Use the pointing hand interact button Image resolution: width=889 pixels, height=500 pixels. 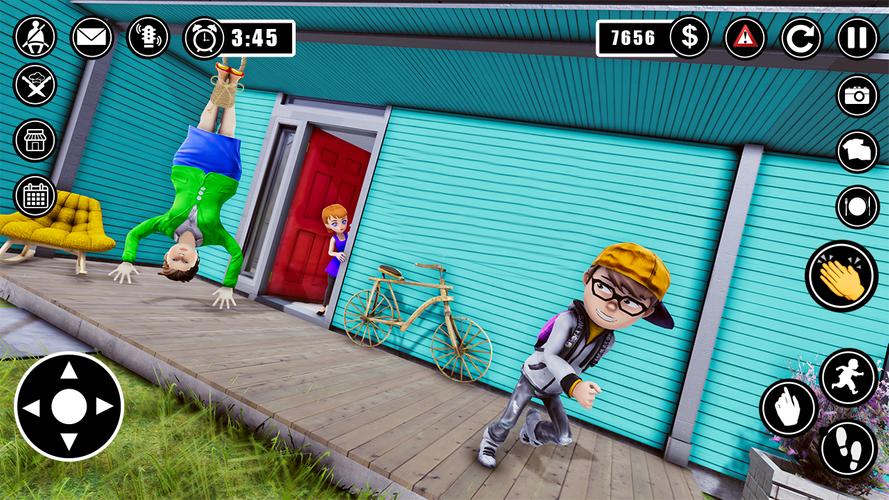(789, 408)
